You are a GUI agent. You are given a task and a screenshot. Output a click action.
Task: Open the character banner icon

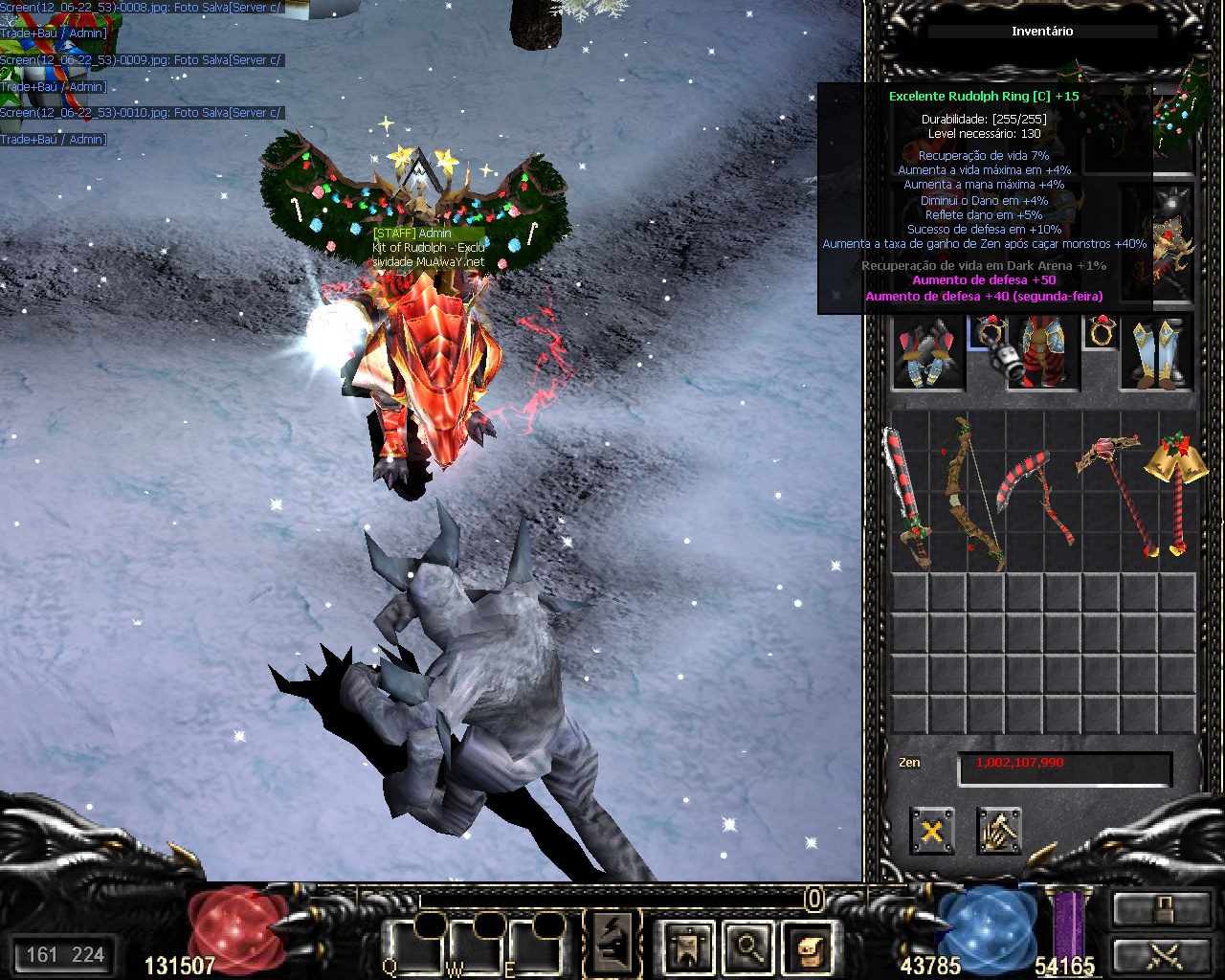pos(689,947)
